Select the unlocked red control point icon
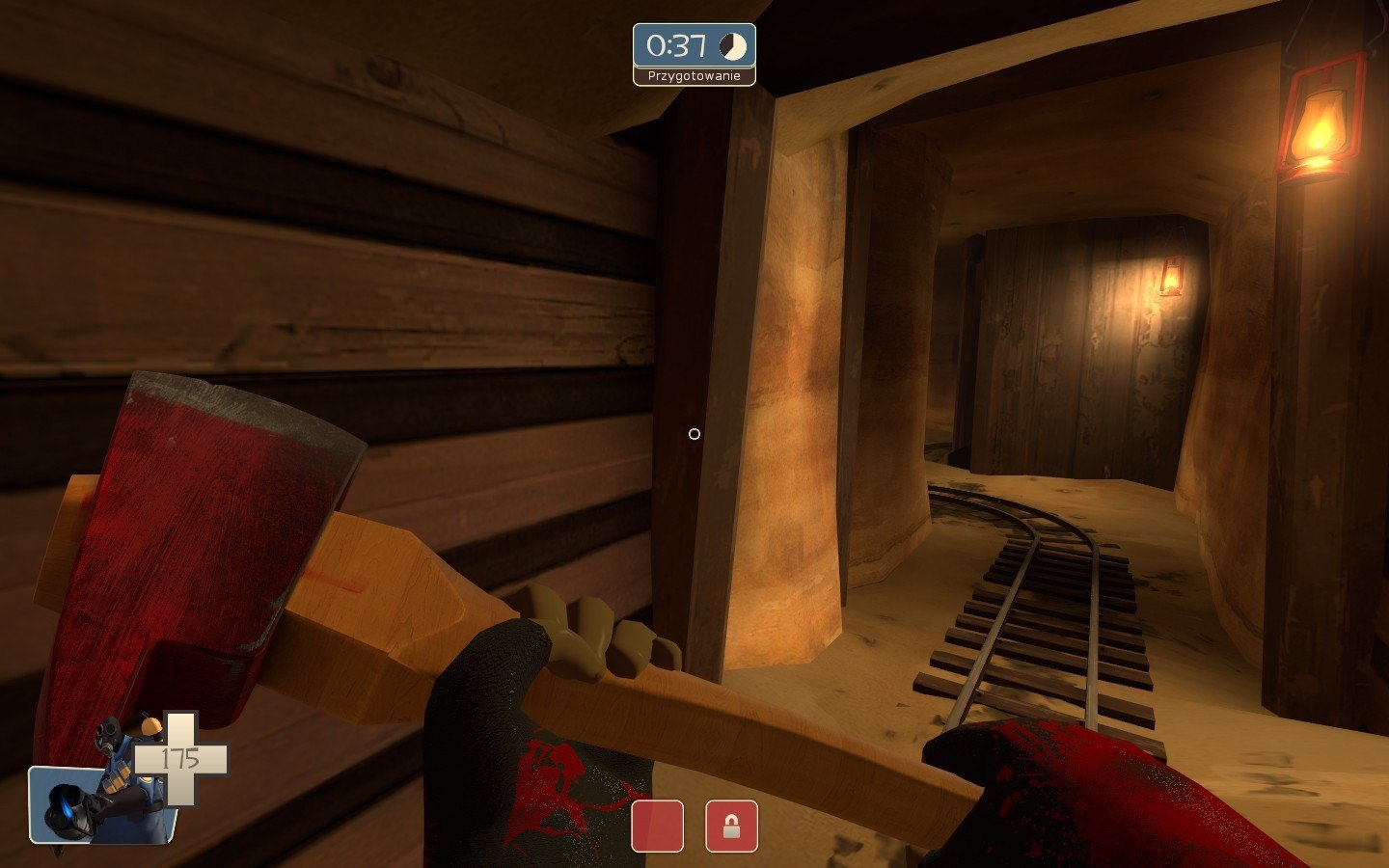Viewport: 1389px width, 868px height. [657, 827]
